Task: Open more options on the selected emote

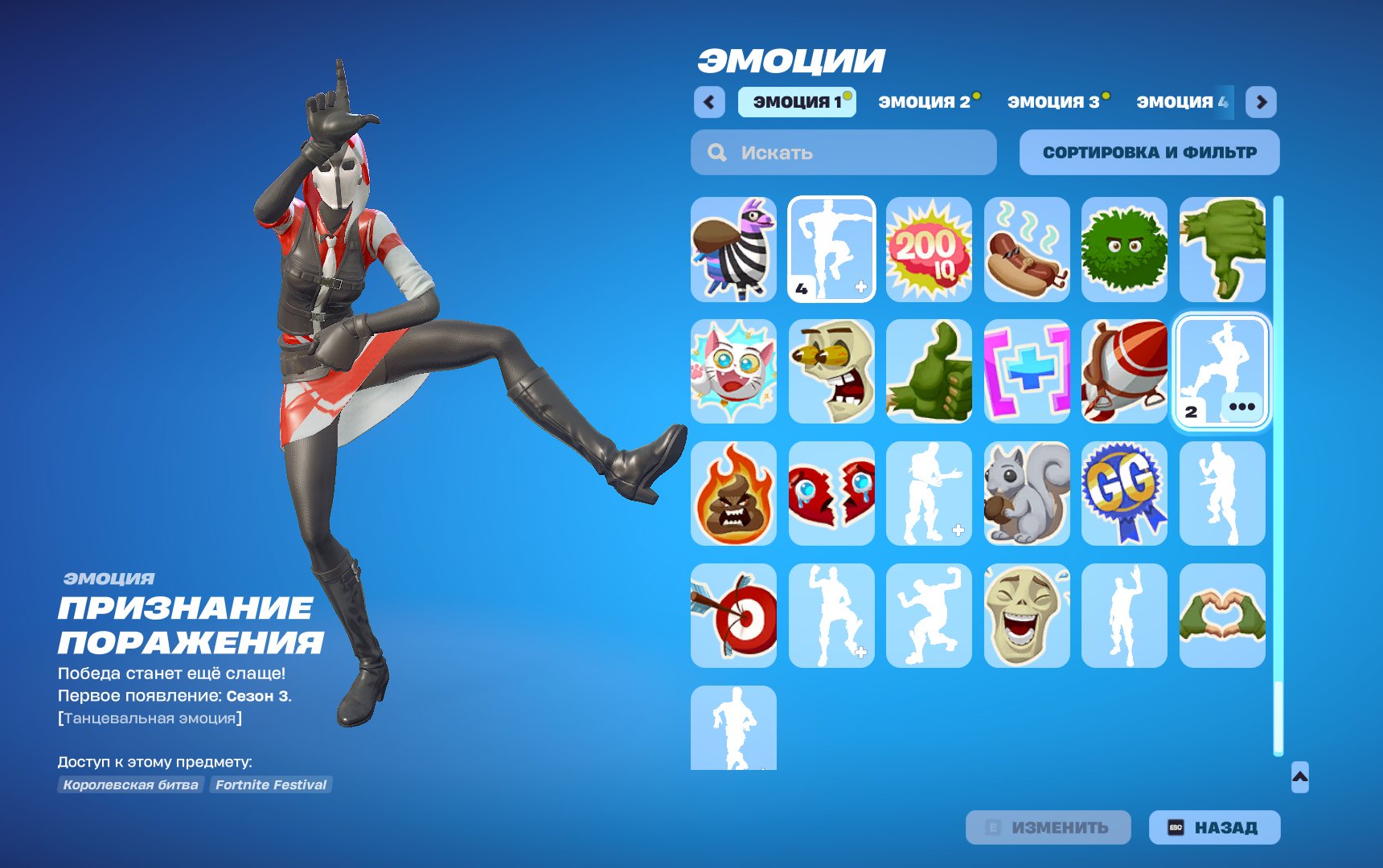Action: tap(1242, 406)
